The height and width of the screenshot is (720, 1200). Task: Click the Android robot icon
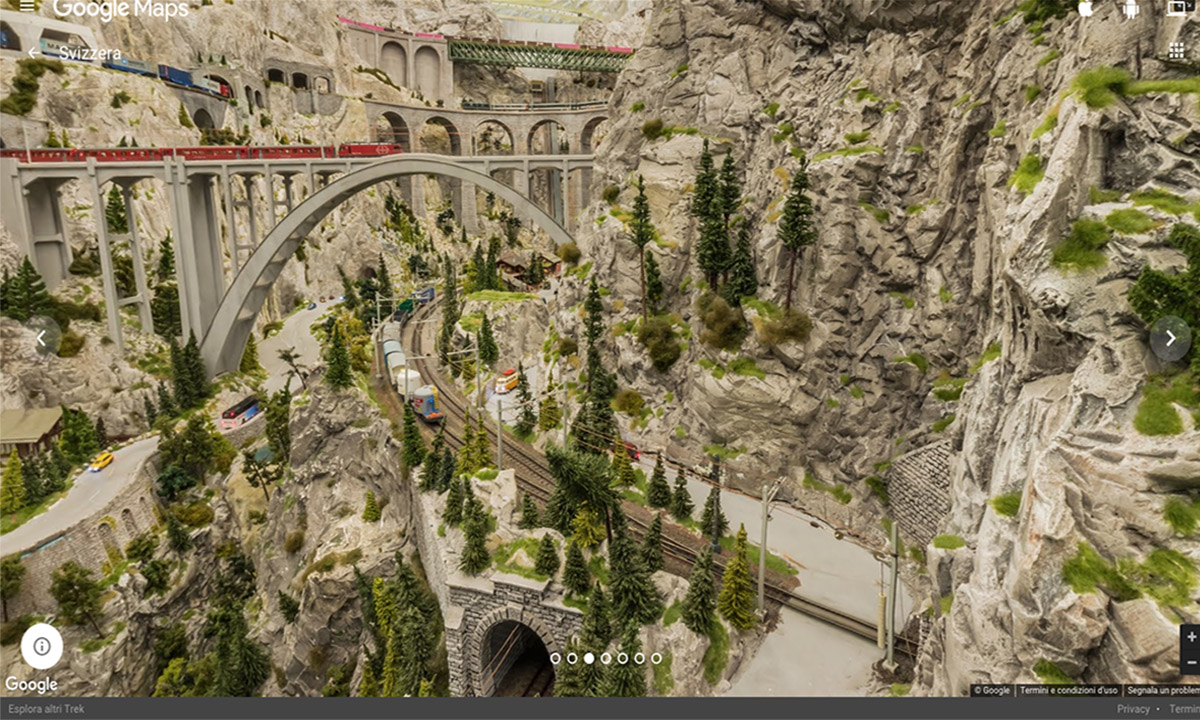[x=1131, y=9]
